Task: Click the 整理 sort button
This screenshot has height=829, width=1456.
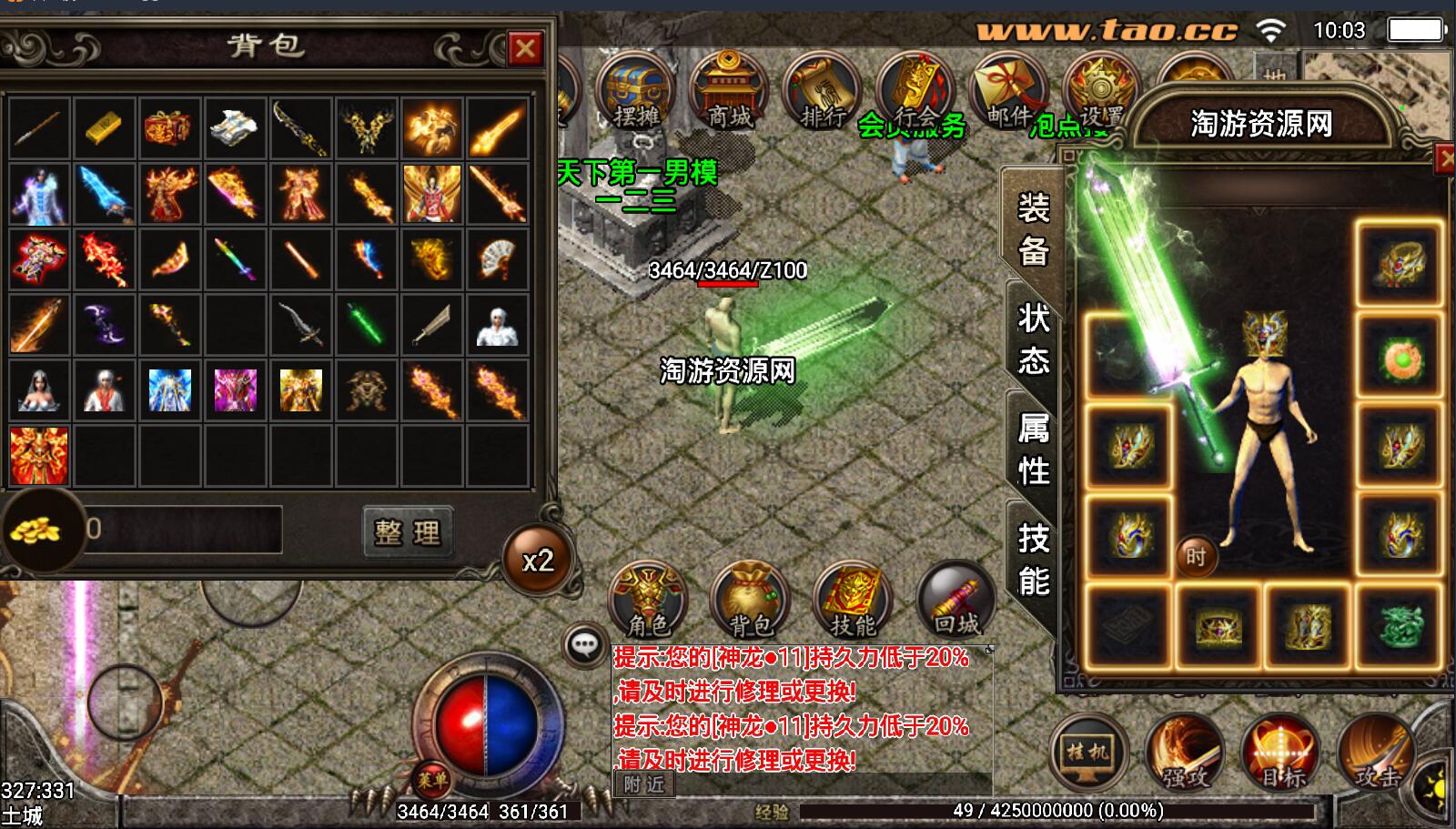Action: click(407, 532)
